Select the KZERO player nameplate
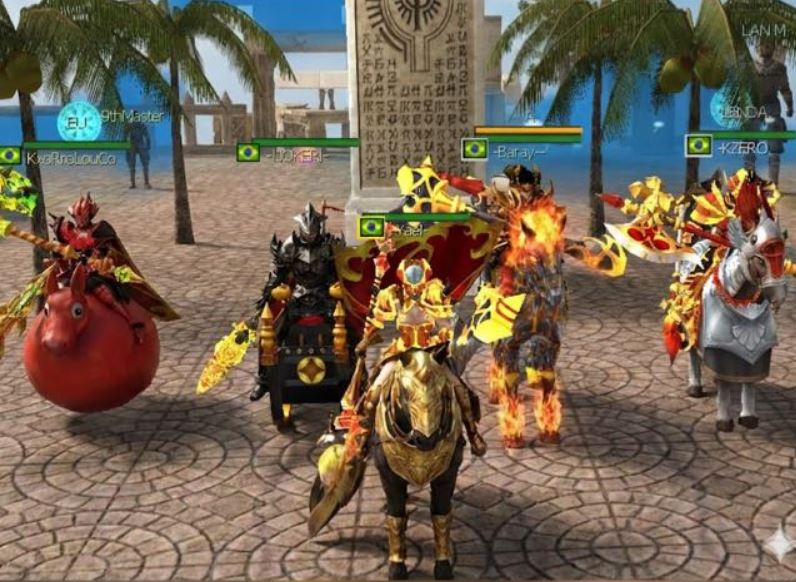The width and height of the screenshot is (796, 582). point(742,147)
